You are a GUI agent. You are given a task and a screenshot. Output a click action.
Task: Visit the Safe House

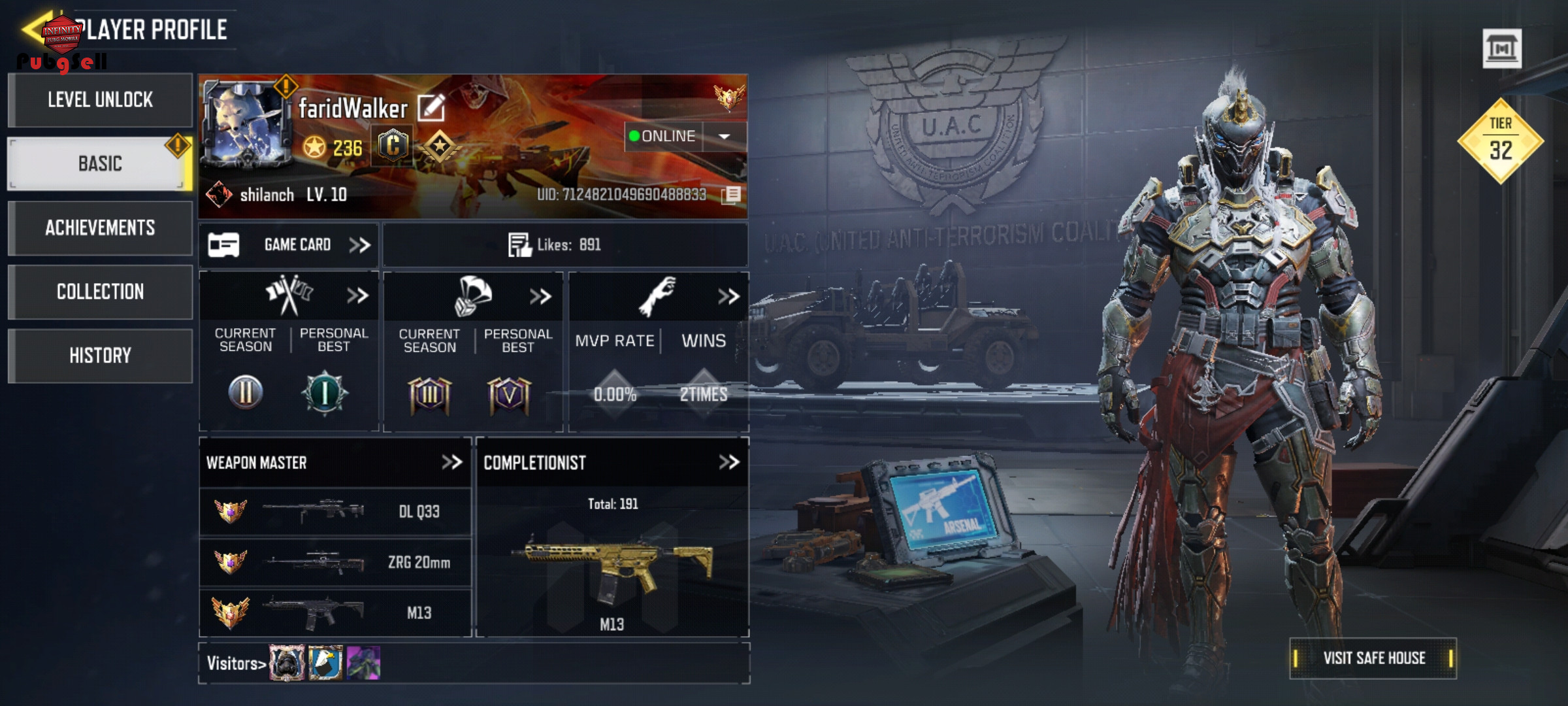[1373, 658]
